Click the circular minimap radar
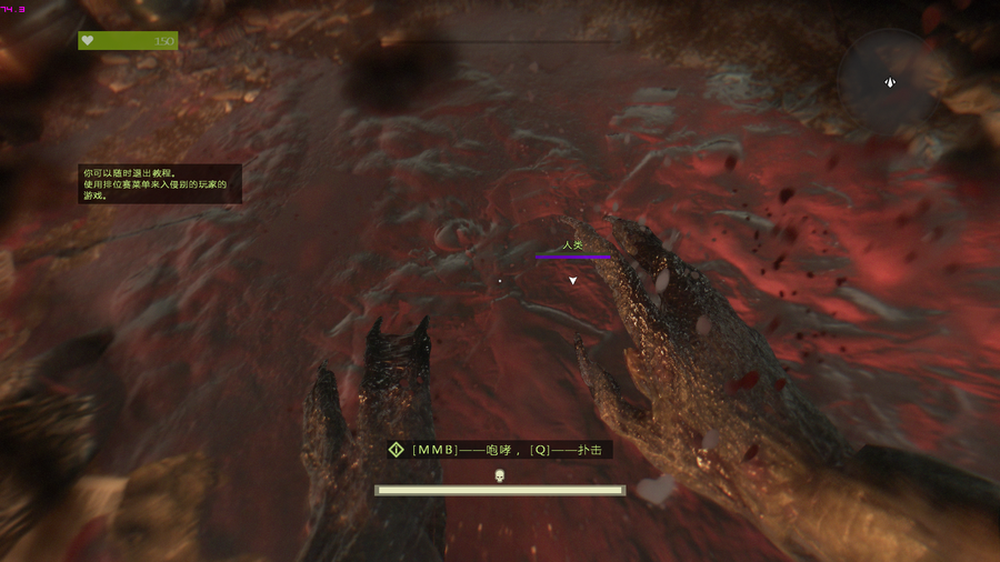Screen dimensions: 1000x562 888,78
